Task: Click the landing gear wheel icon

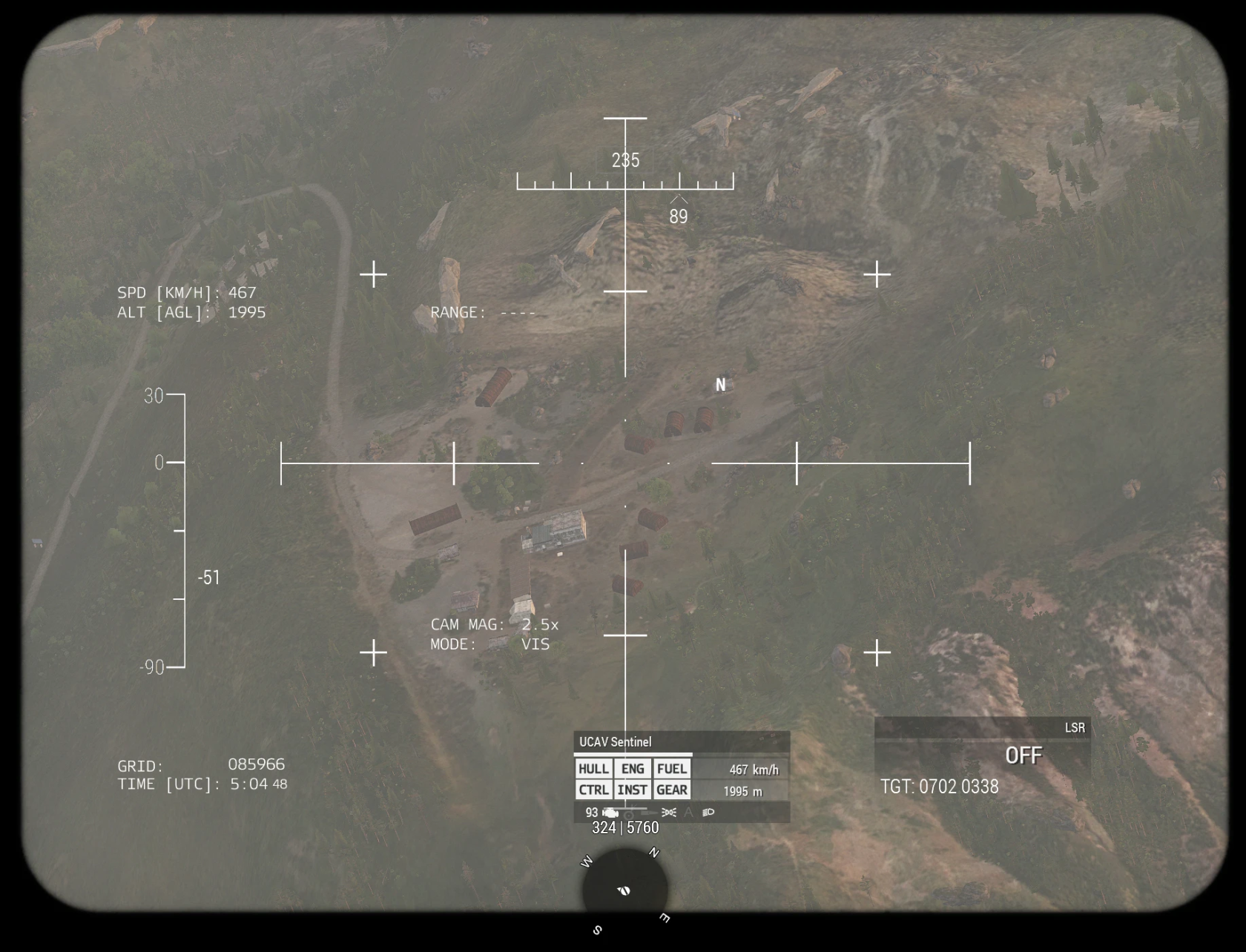Action: (x=628, y=813)
